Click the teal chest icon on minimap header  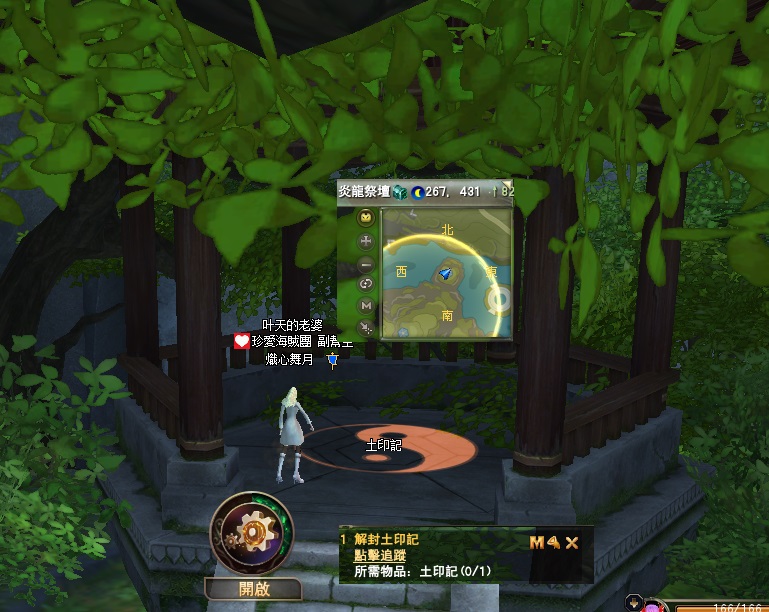(x=400, y=192)
